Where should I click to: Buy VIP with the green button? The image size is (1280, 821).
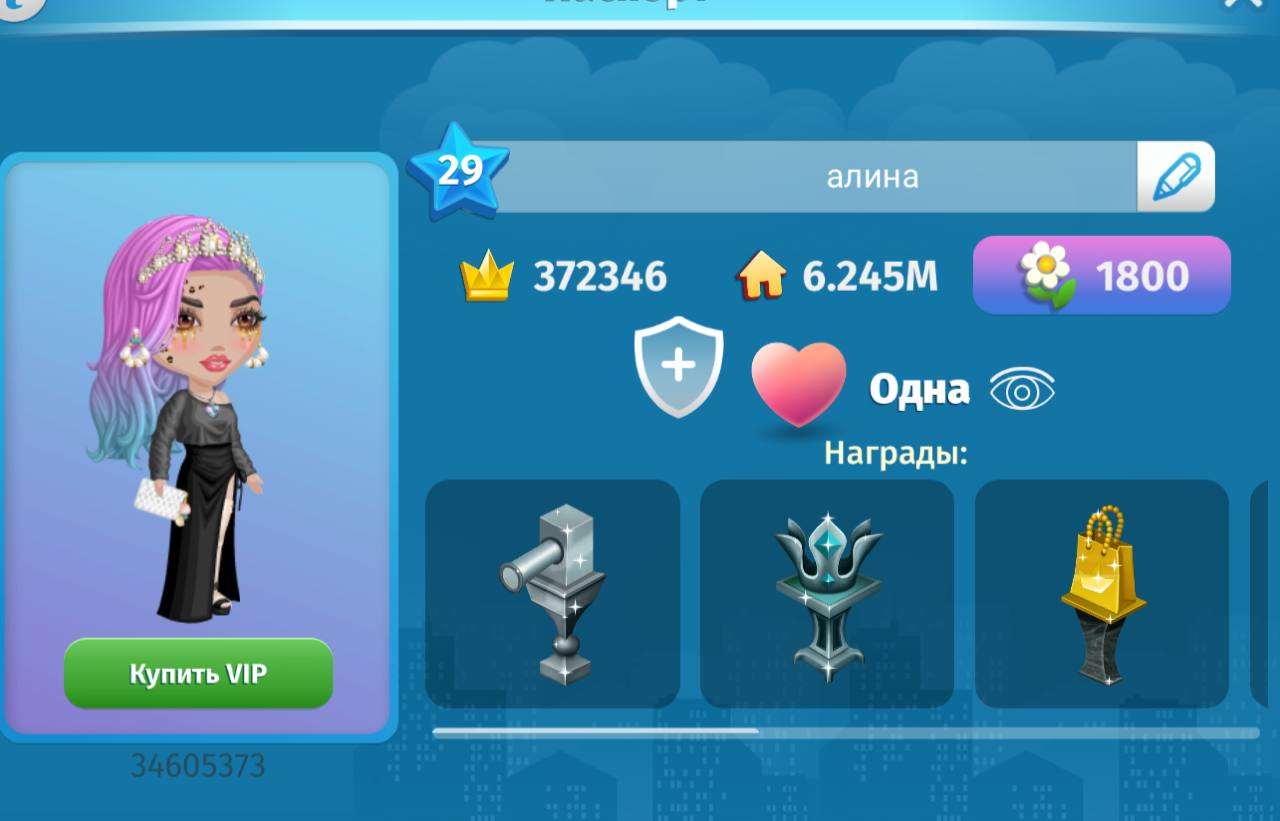coord(198,673)
